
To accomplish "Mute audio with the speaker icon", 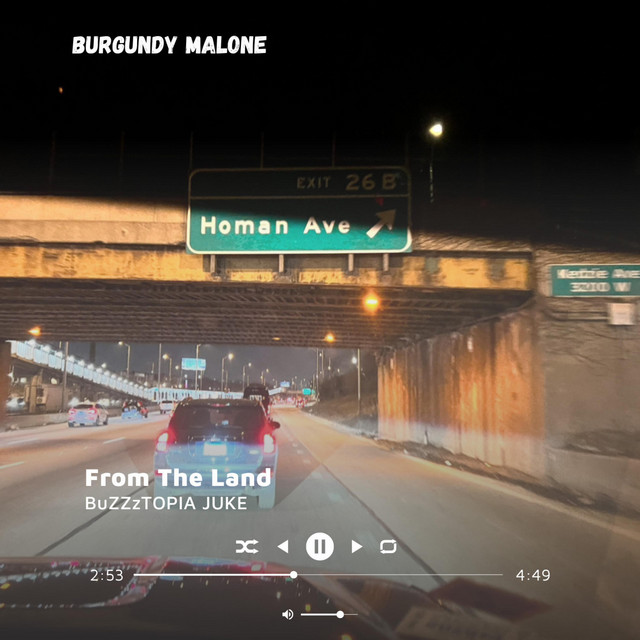I will click(288, 614).
